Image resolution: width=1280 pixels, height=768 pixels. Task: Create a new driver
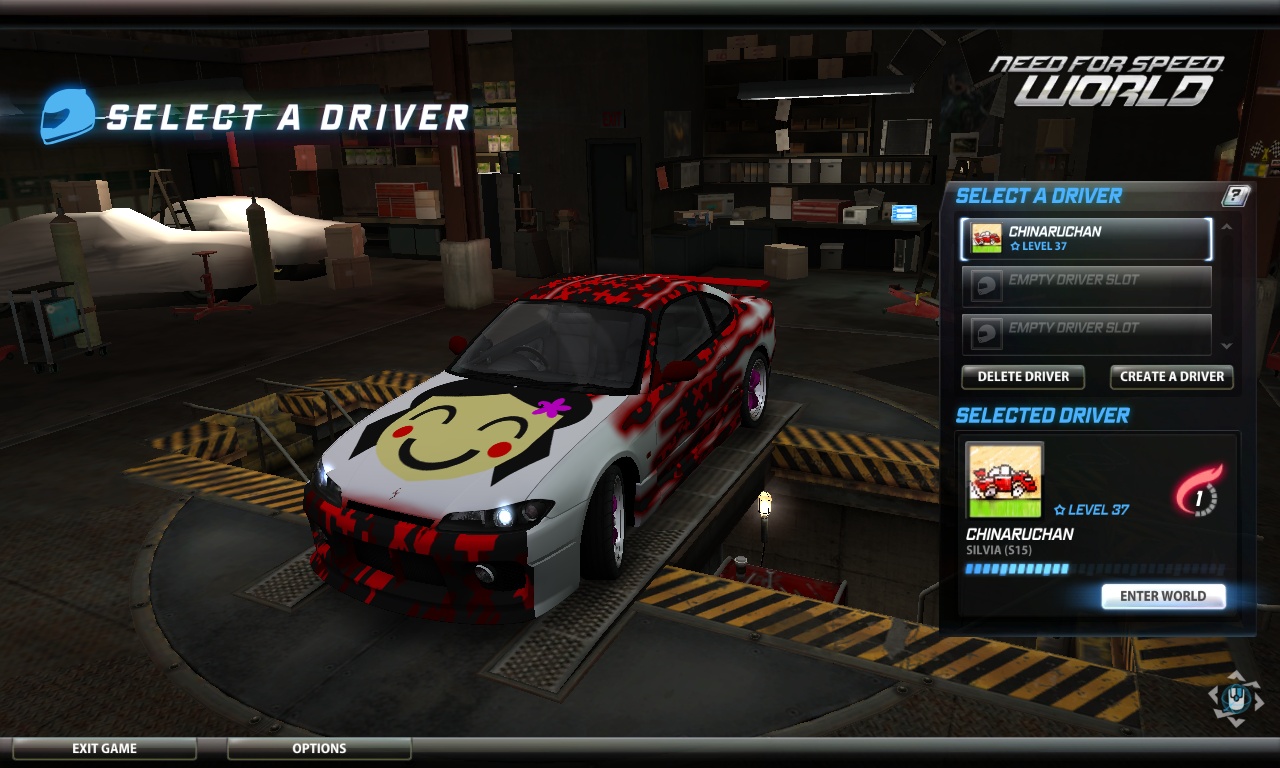pos(1171,377)
